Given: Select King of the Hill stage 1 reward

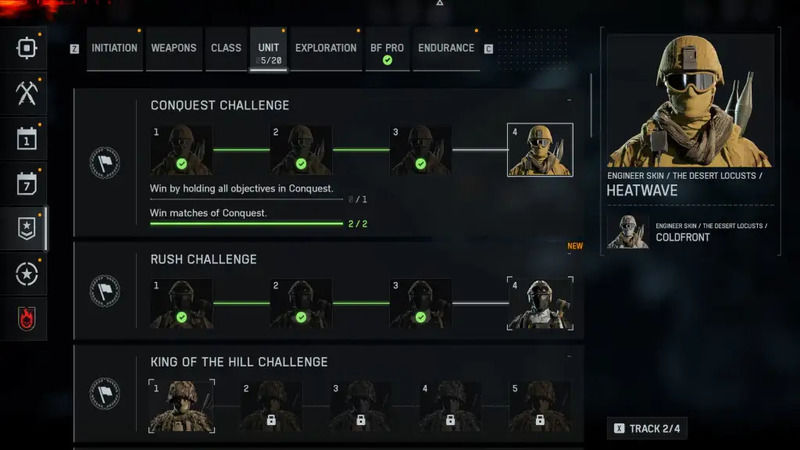Looking at the screenshot, I should (181, 406).
